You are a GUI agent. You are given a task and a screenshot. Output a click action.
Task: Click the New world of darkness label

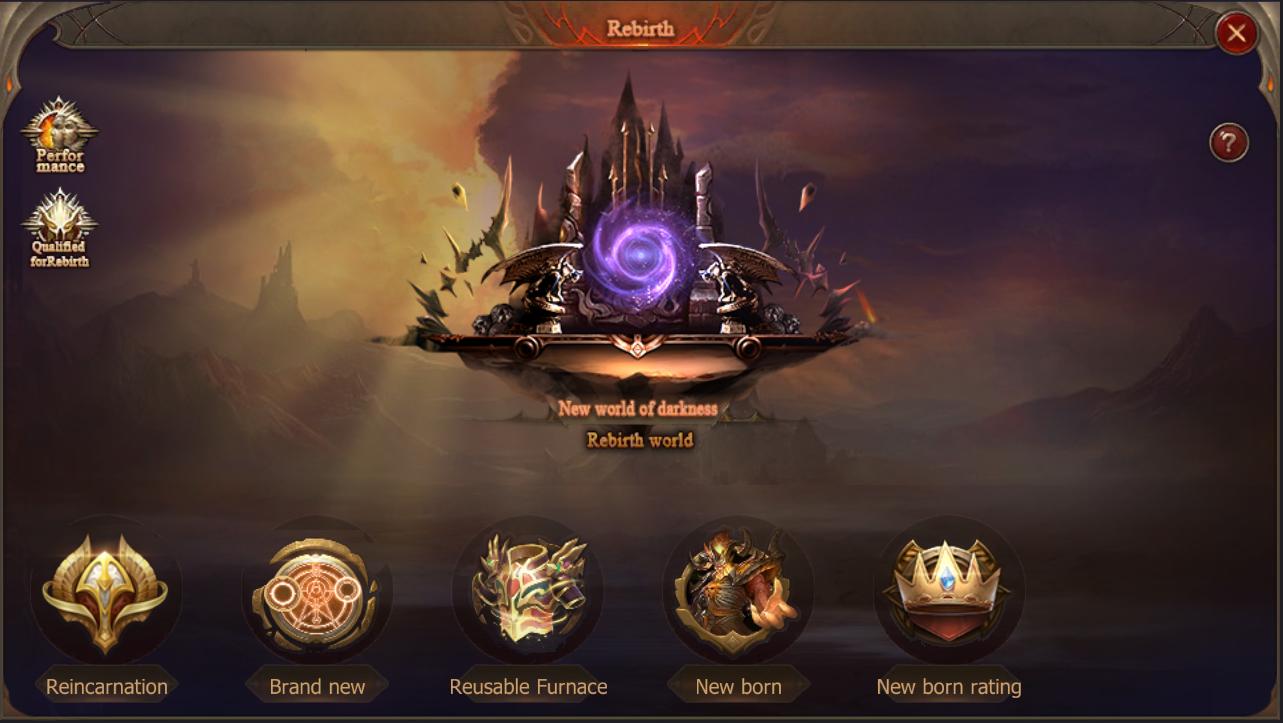(x=641, y=409)
